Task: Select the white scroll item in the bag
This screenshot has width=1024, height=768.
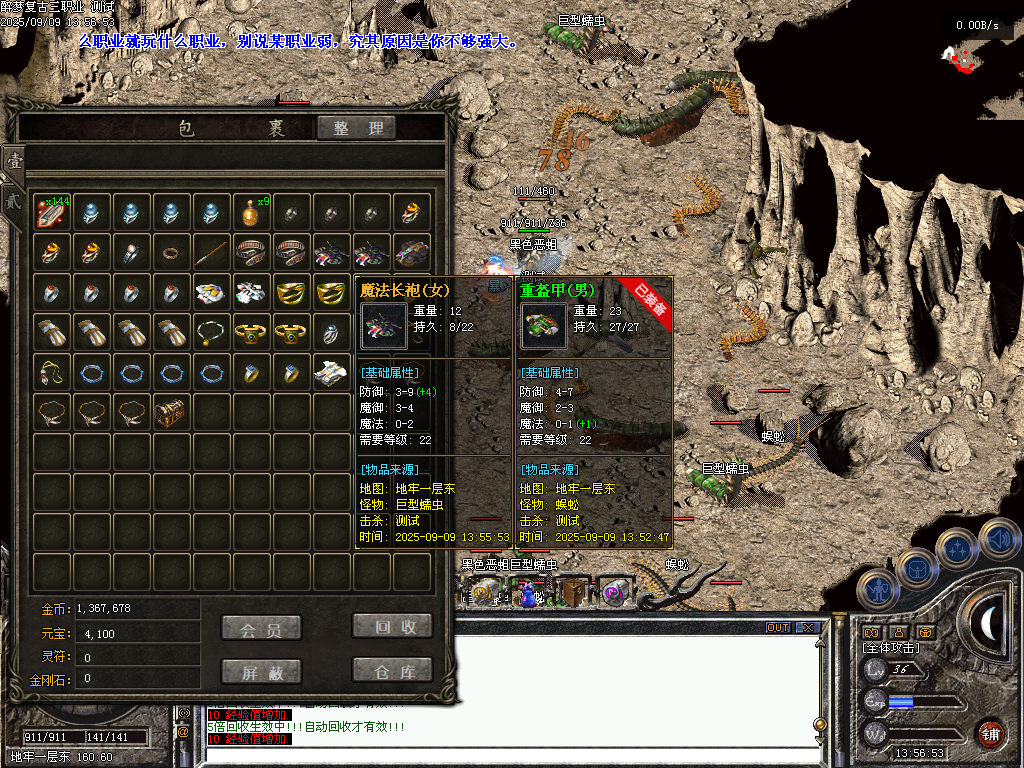Action: click(x=332, y=371)
